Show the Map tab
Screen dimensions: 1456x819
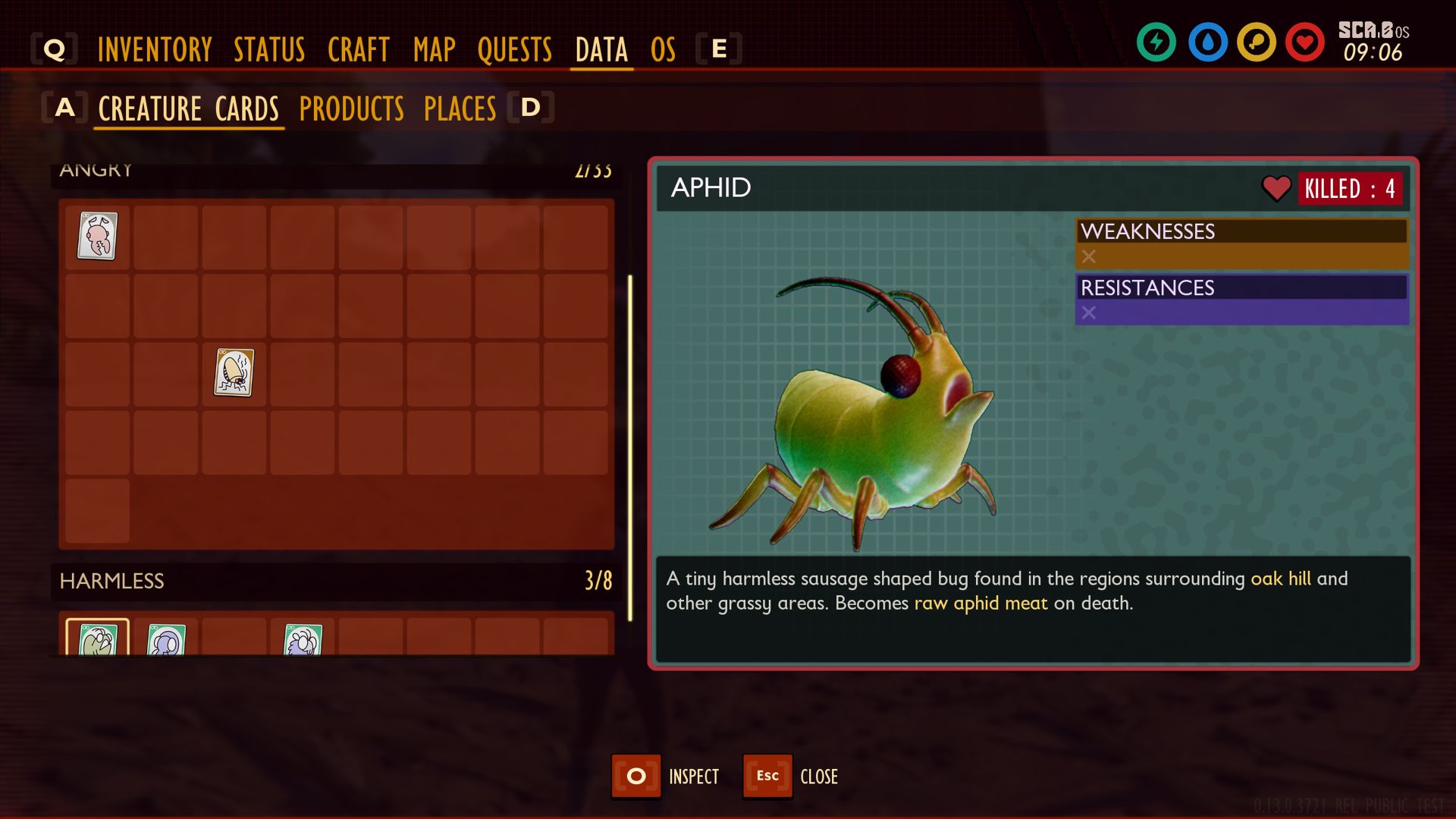click(434, 50)
